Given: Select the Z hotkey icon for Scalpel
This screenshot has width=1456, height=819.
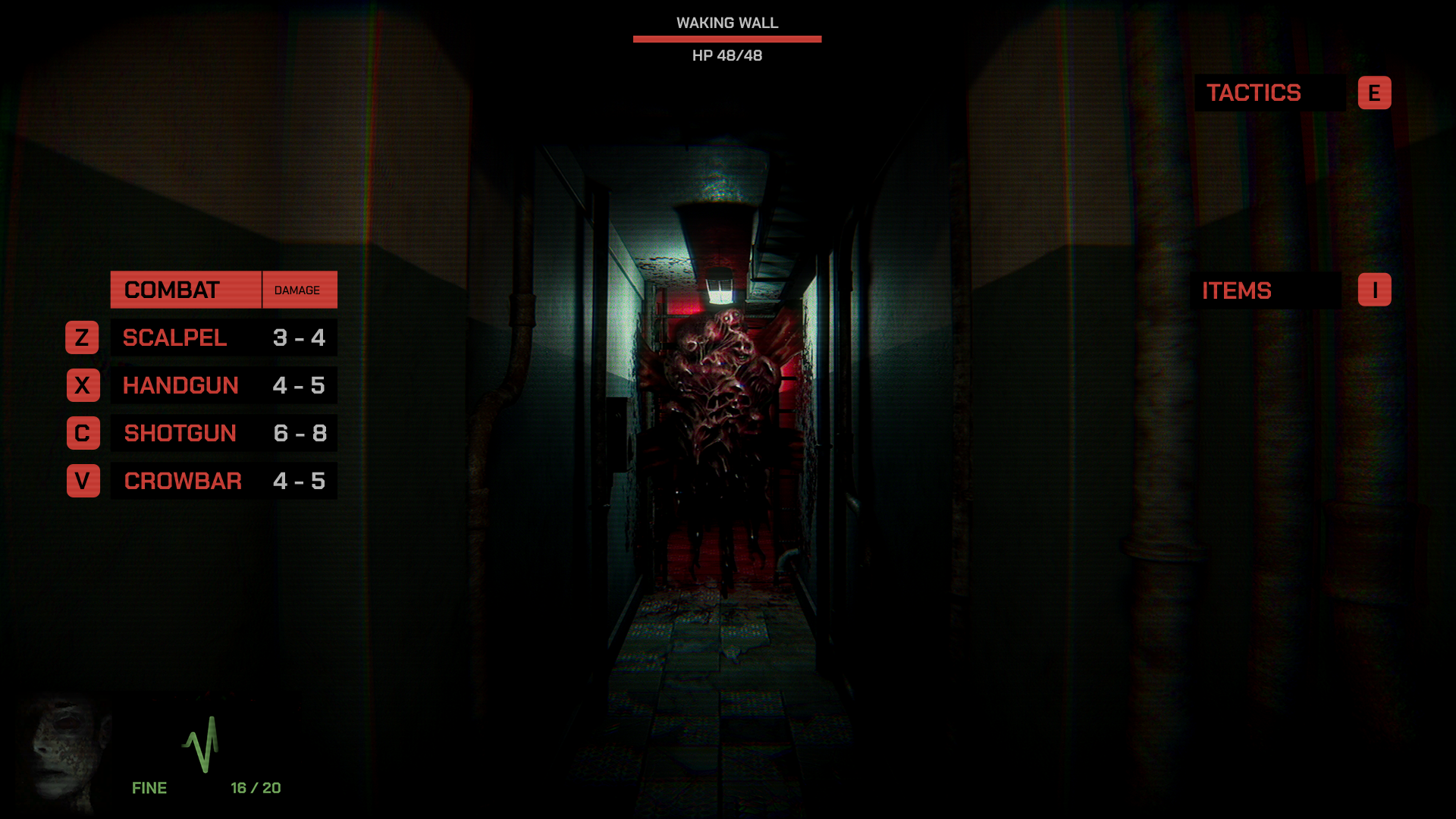Looking at the screenshot, I should [x=83, y=337].
